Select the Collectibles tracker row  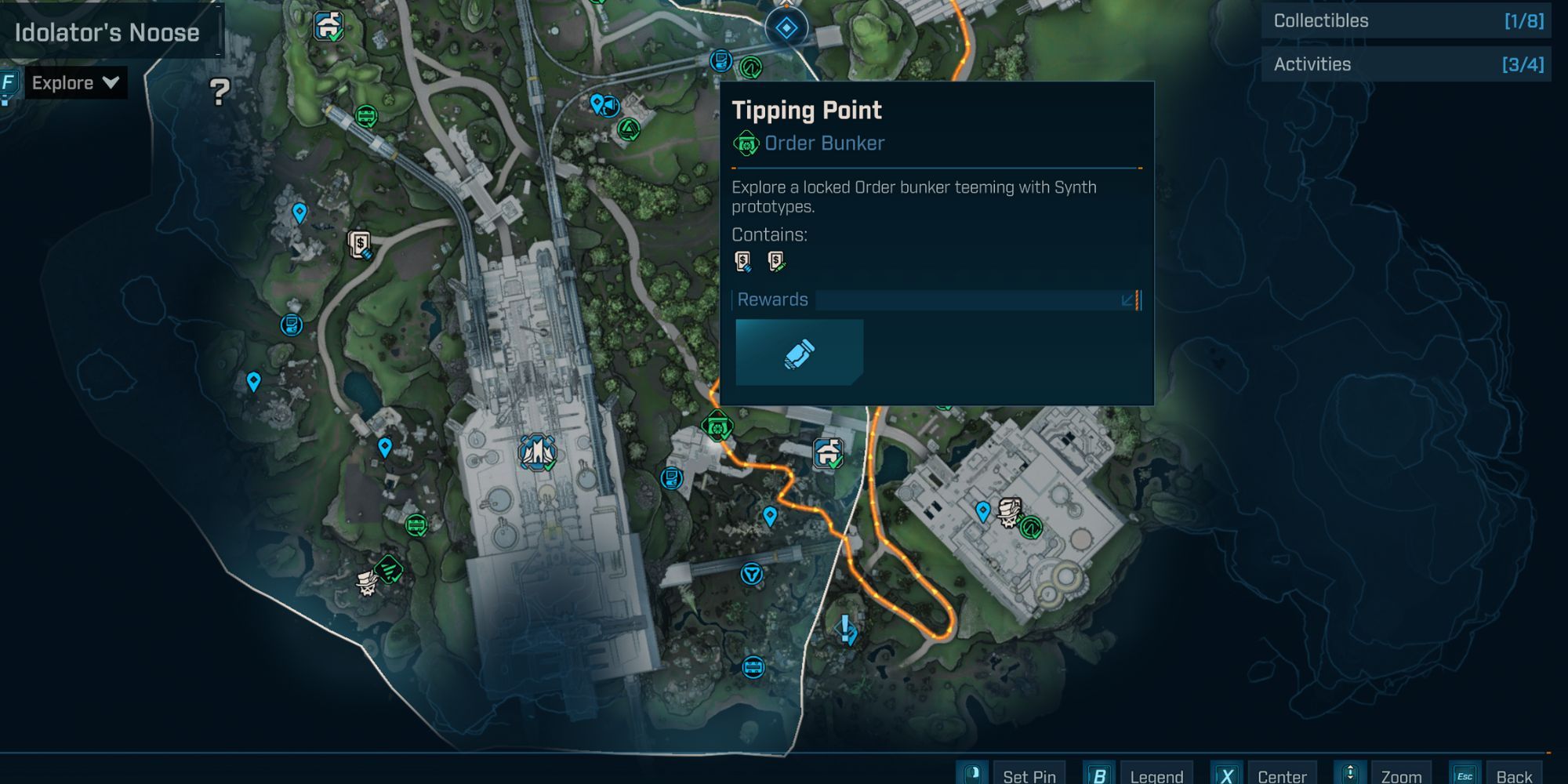tap(1406, 21)
